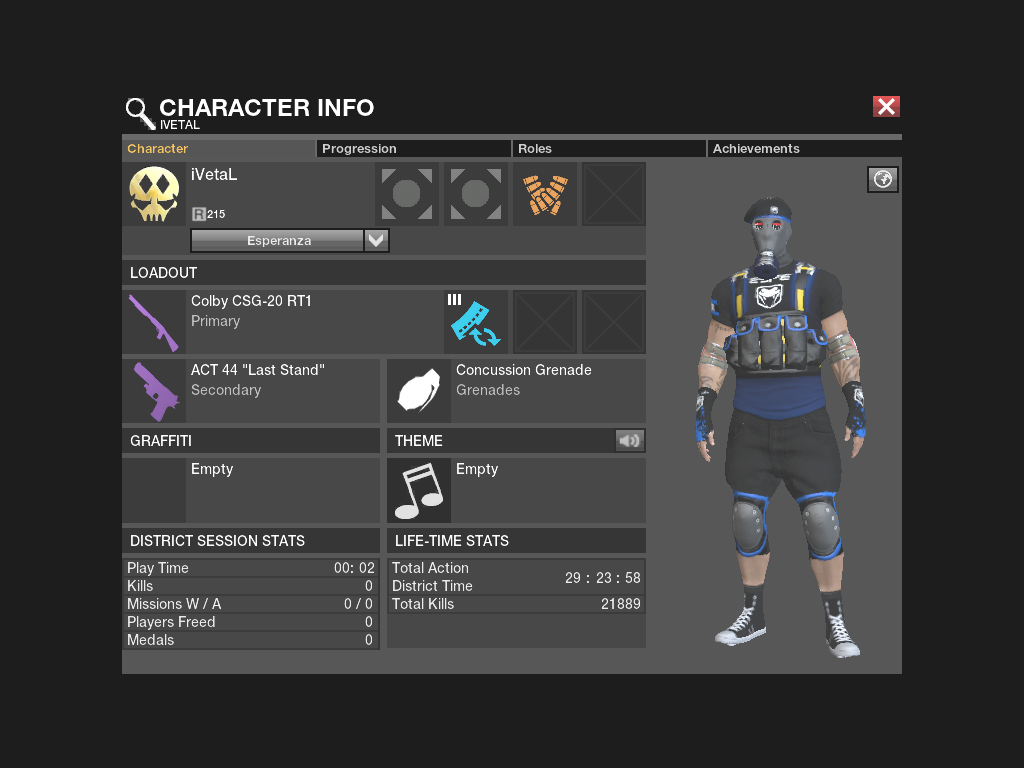Select the ACT 44 "Last Stand" secondary
This screenshot has width=1024, height=768.
pyautogui.click(x=154, y=391)
